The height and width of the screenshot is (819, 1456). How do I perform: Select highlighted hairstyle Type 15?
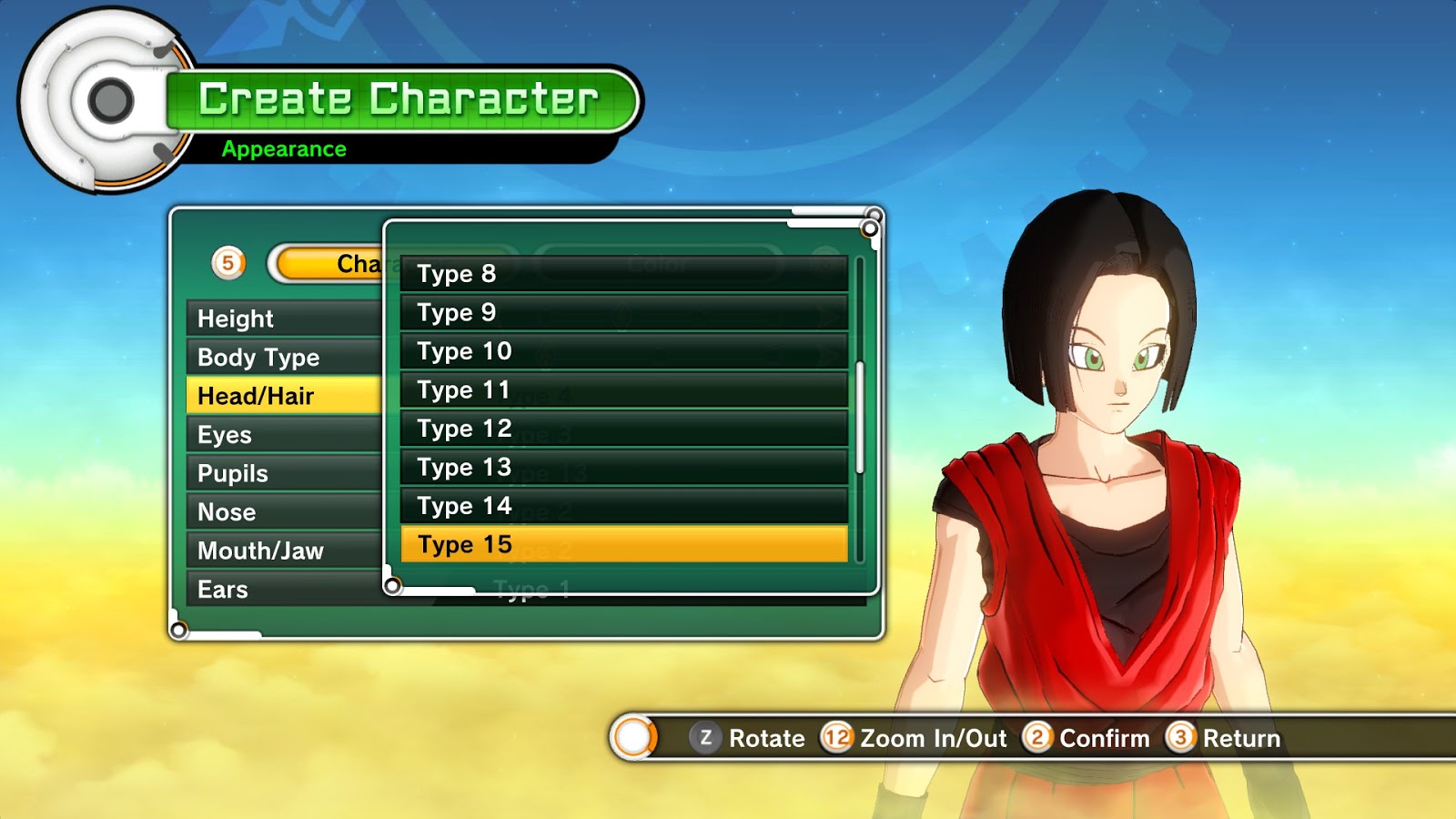[623, 544]
